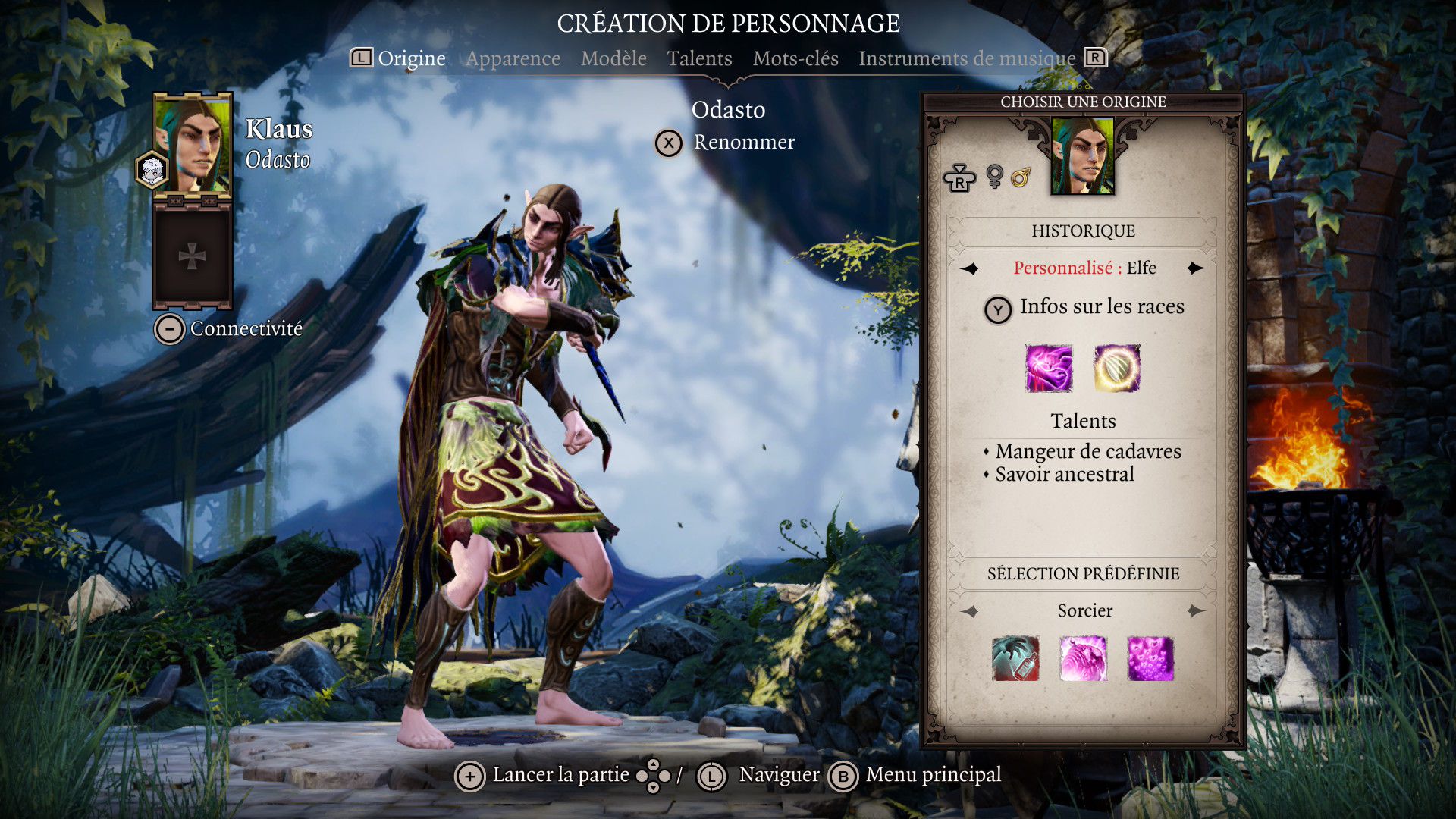Go to the Modèle tab
The width and height of the screenshot is (1456, 819).
[613, 58]
